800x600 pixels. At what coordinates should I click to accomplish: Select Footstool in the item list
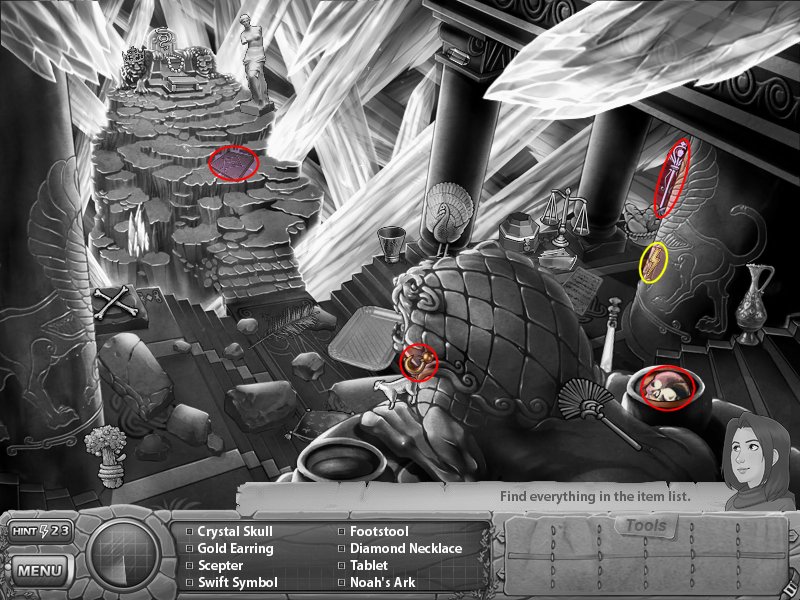(x=379, y=532)
